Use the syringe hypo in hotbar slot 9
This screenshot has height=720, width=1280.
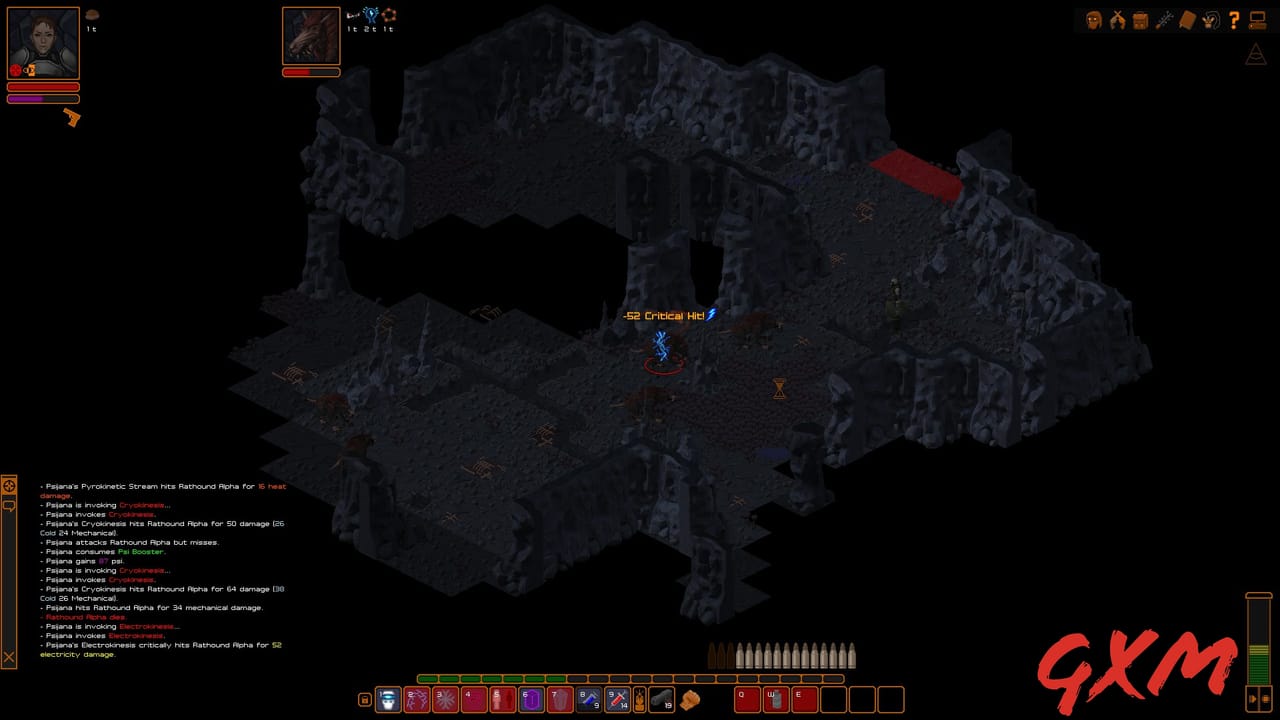click(618, 700)
